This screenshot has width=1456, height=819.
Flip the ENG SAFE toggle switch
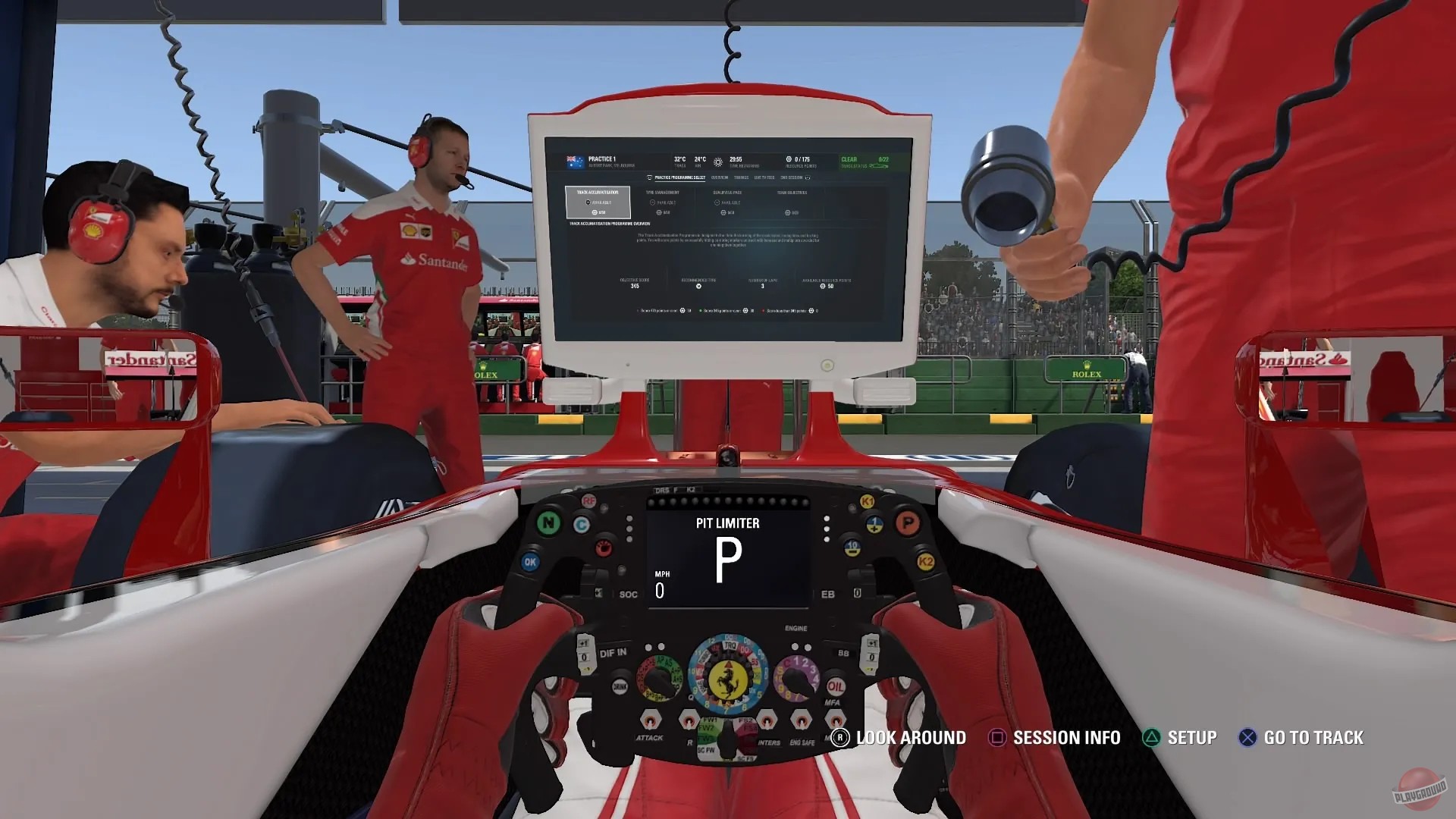(x=802, y=722)
